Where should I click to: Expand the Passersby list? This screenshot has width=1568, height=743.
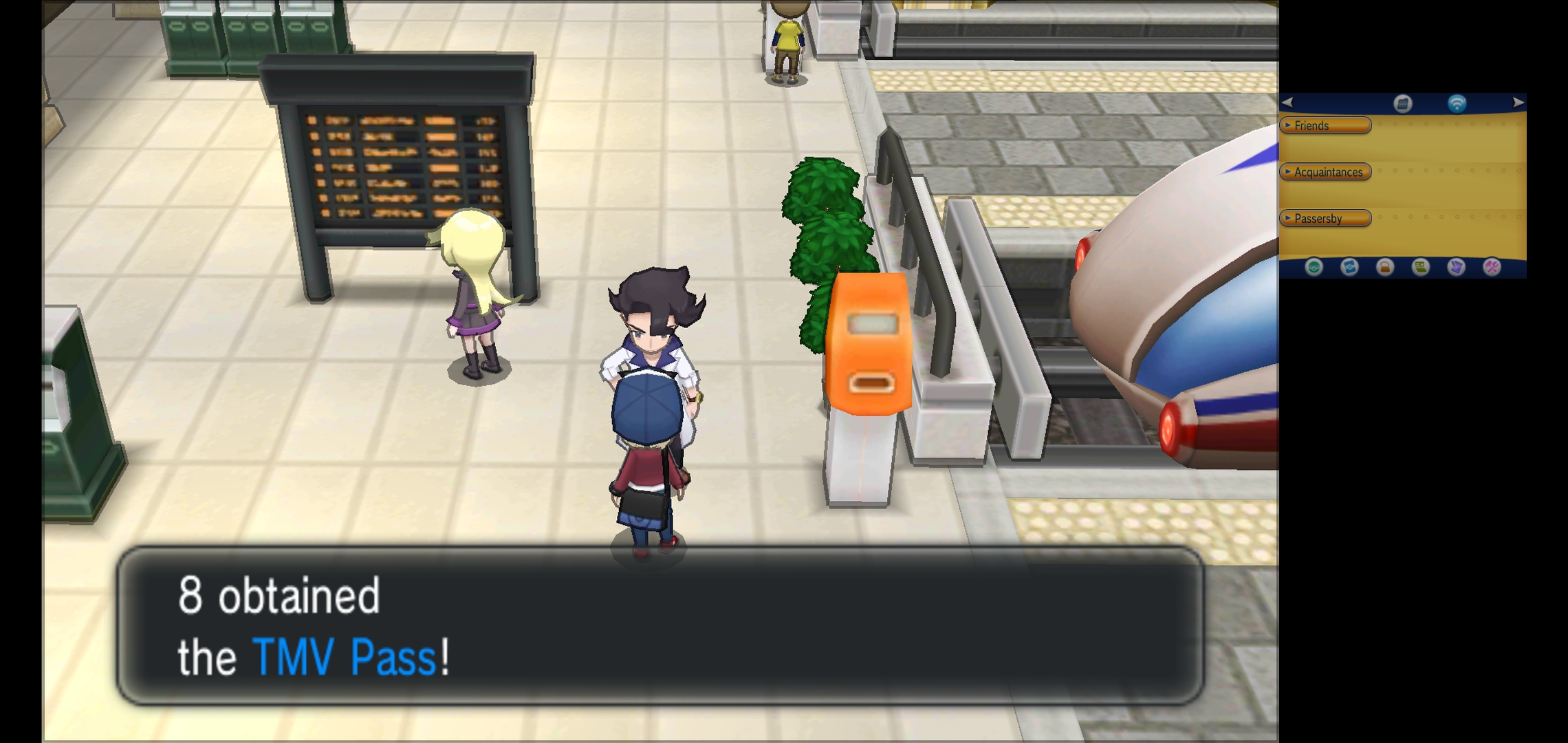click(x=1325, y=219)
